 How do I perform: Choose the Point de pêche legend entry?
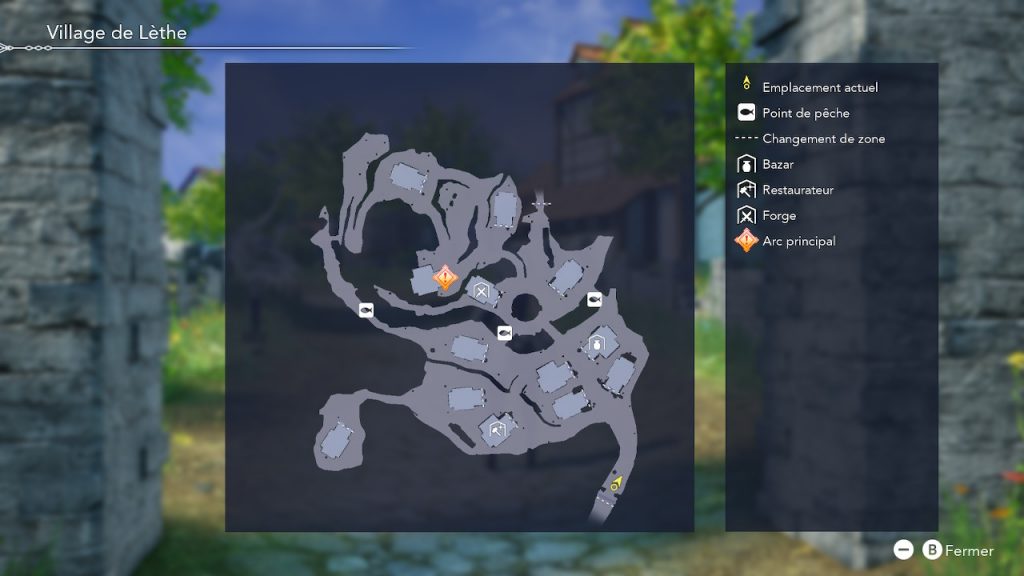click(x=805, y=113)
